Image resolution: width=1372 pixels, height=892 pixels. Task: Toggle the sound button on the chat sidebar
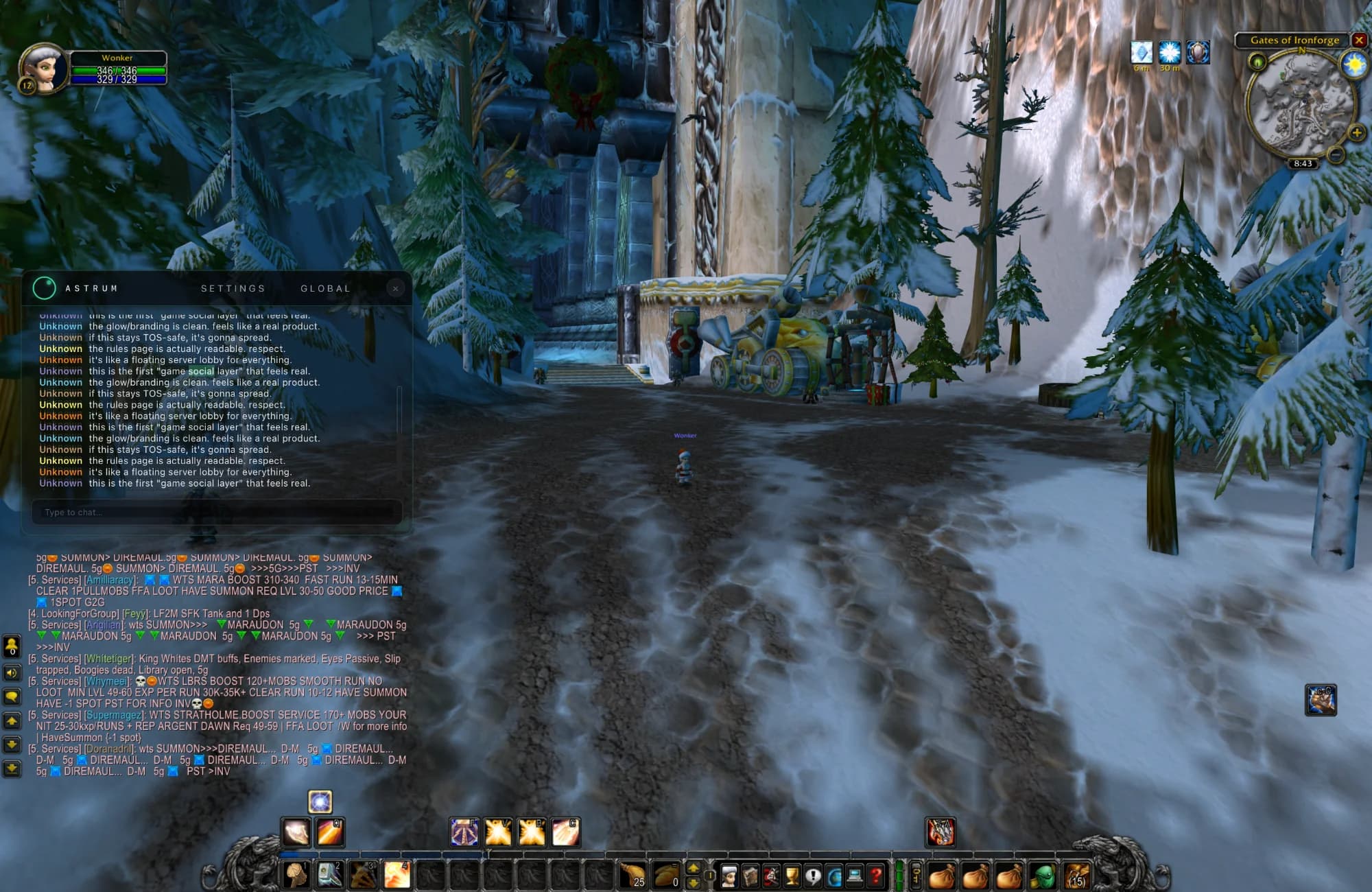[10, 672]
